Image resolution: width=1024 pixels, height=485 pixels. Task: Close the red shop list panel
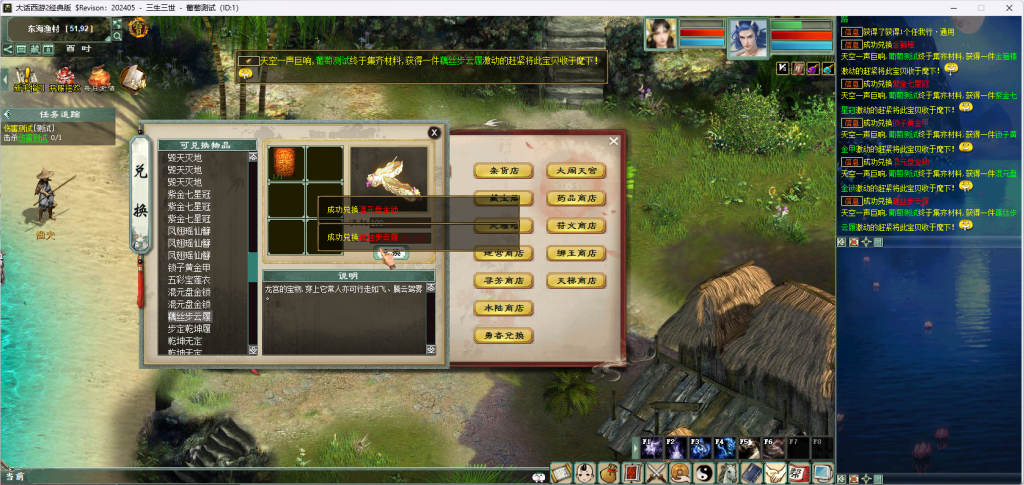point(613,141)
